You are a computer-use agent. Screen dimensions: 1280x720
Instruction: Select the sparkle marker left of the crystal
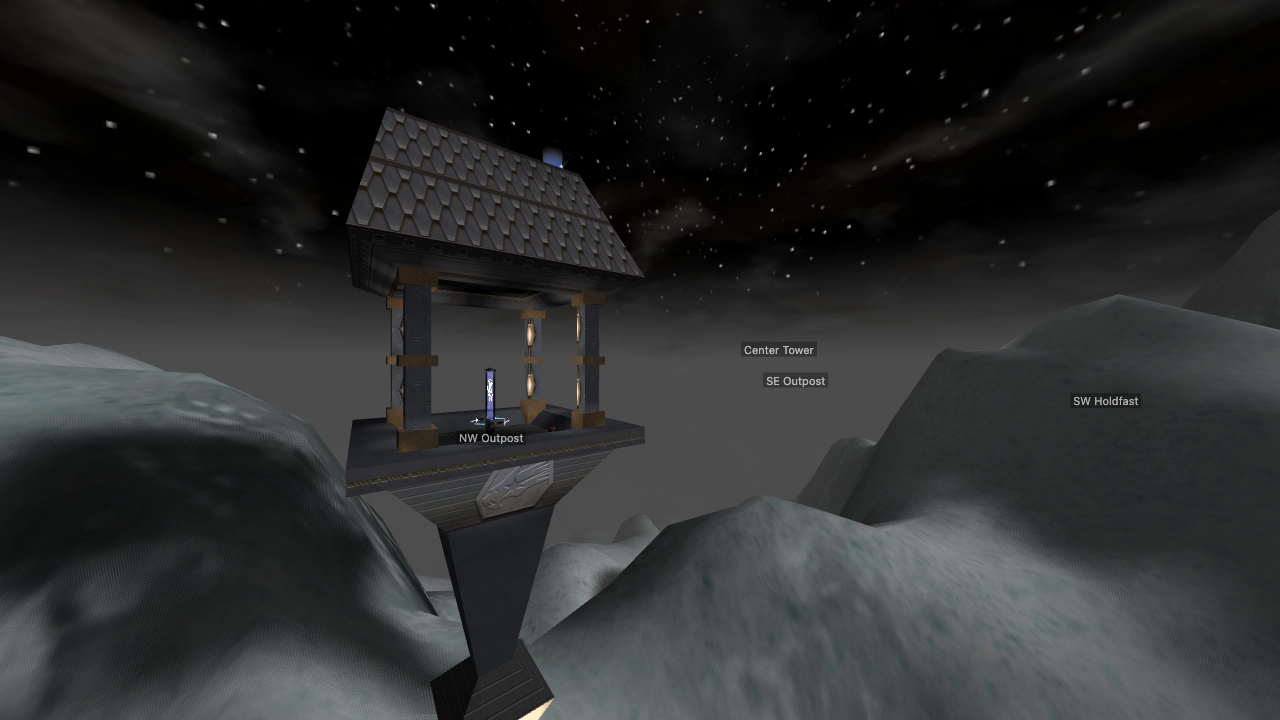[x=476, y=420]
